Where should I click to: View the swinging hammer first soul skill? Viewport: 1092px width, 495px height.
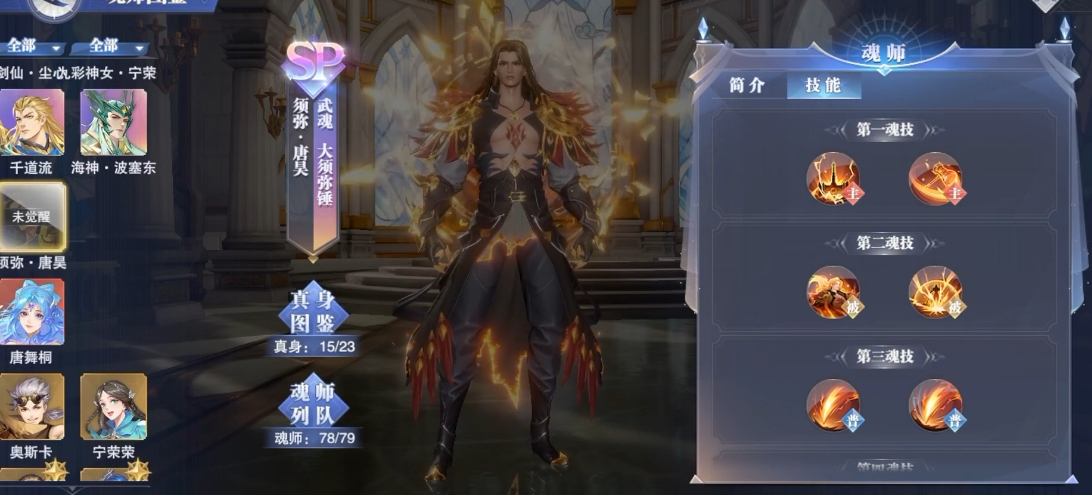tap(935, 179)
